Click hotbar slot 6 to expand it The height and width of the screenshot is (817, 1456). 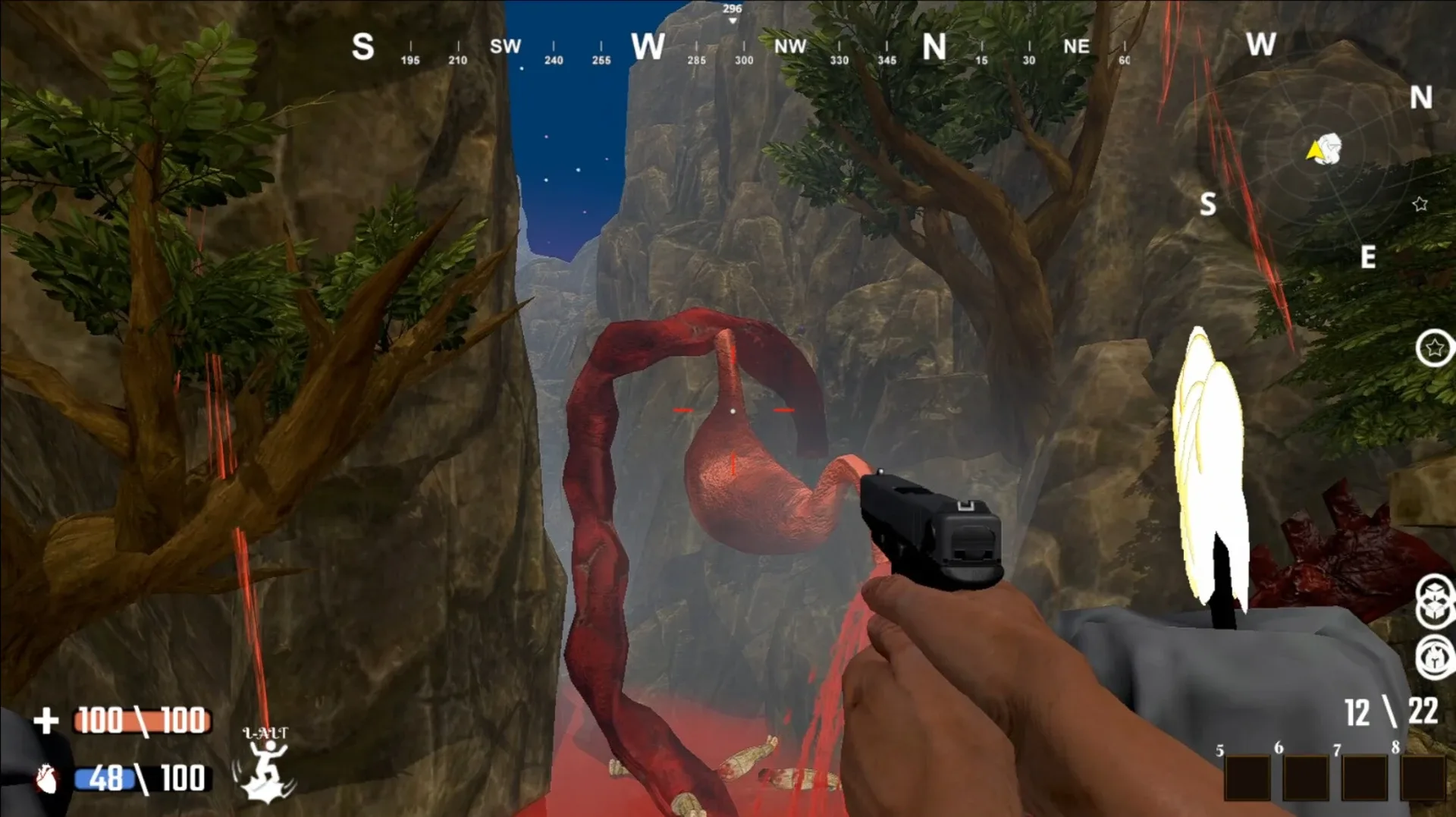pyautogui.click(x=1306, y=778)
